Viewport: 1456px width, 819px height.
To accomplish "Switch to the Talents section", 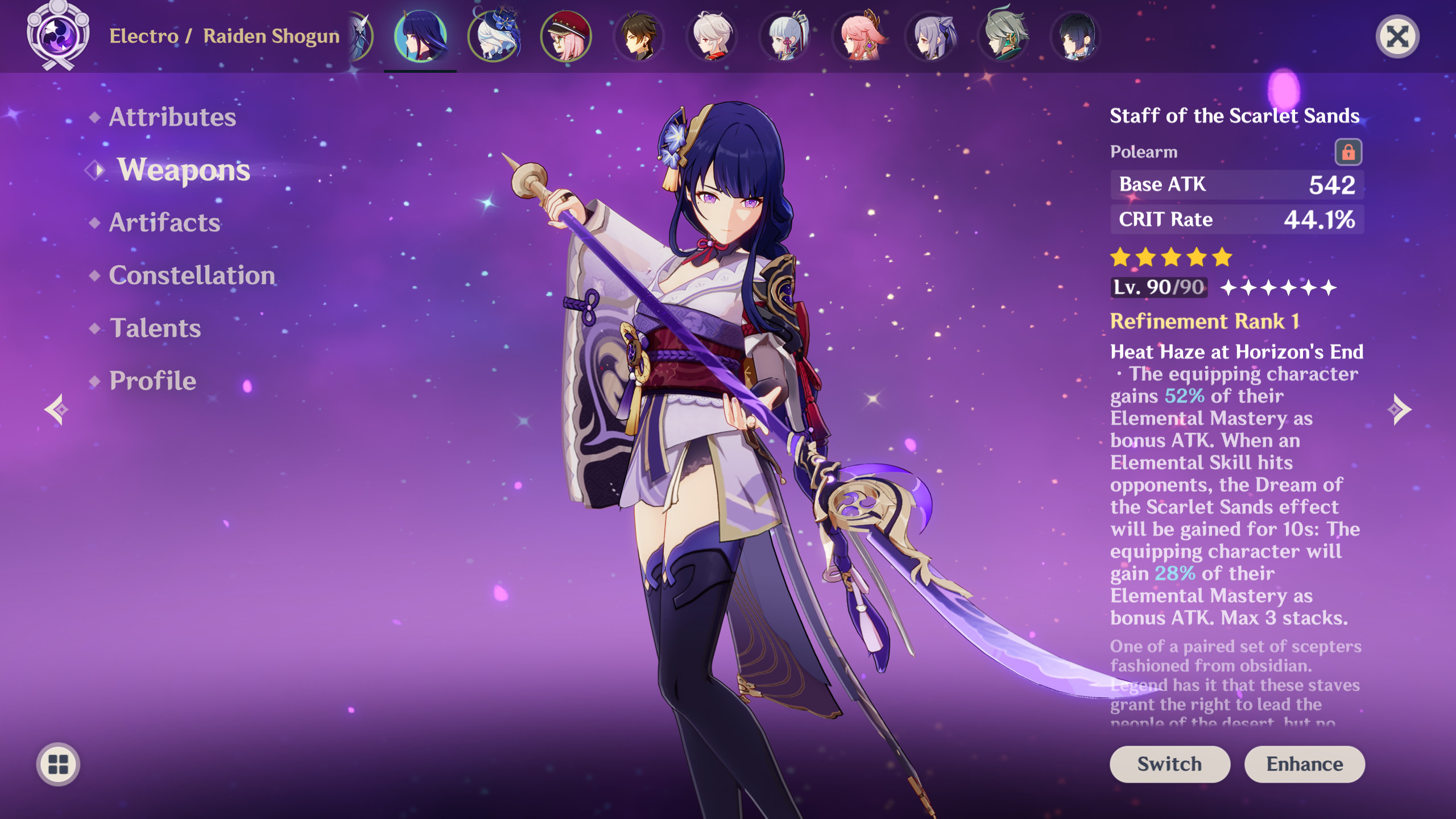I will (154, 328).
